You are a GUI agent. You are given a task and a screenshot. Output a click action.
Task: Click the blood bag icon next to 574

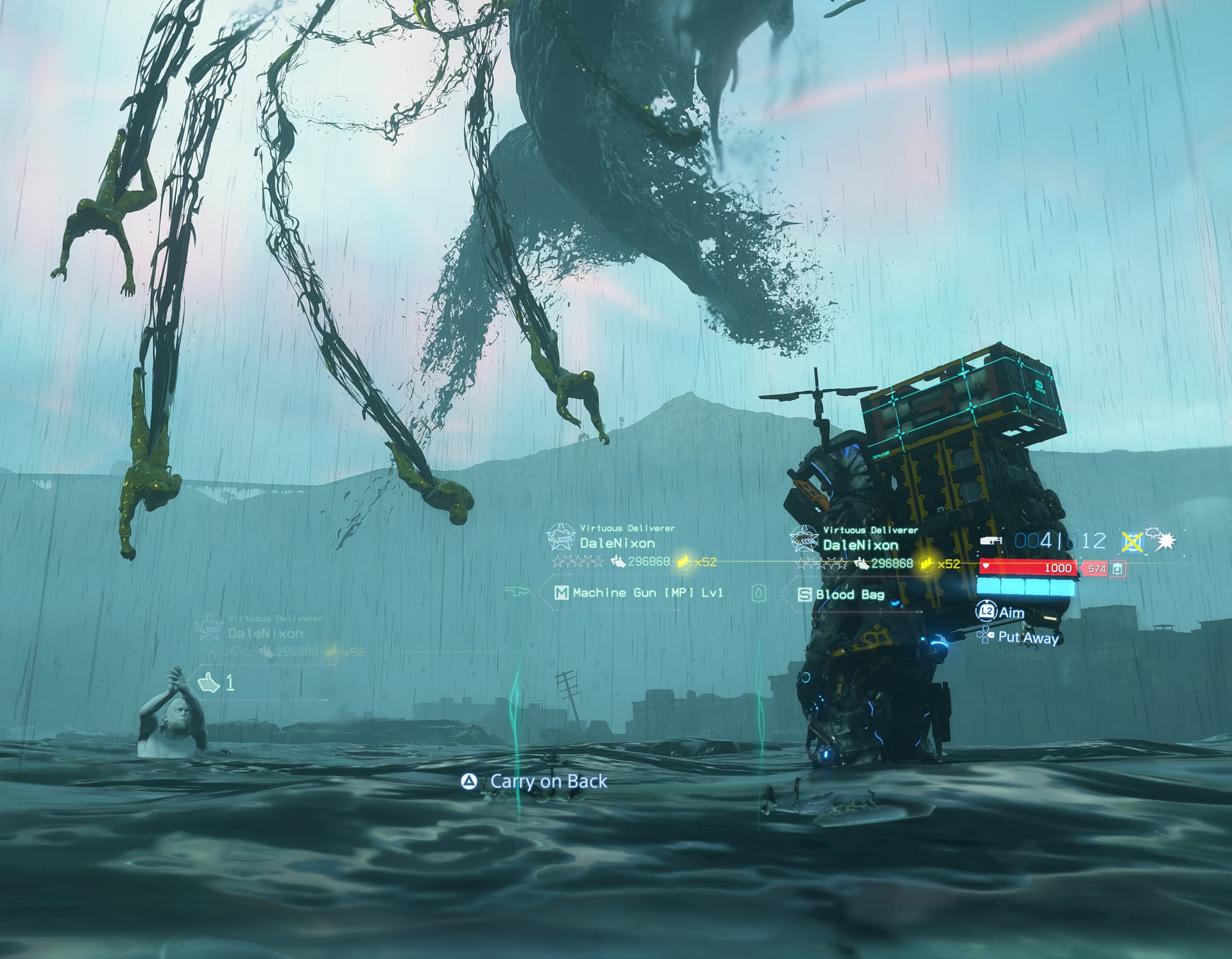coord(1117,569)
